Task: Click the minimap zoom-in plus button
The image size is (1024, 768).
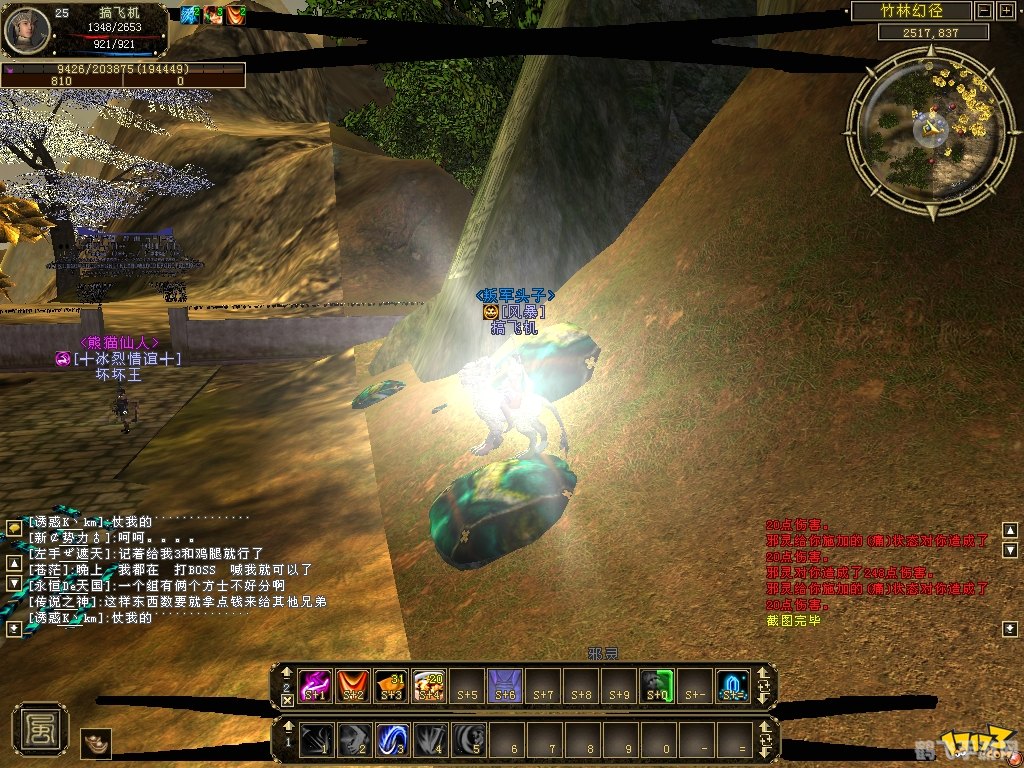Action: click(x=1005, y=11)
